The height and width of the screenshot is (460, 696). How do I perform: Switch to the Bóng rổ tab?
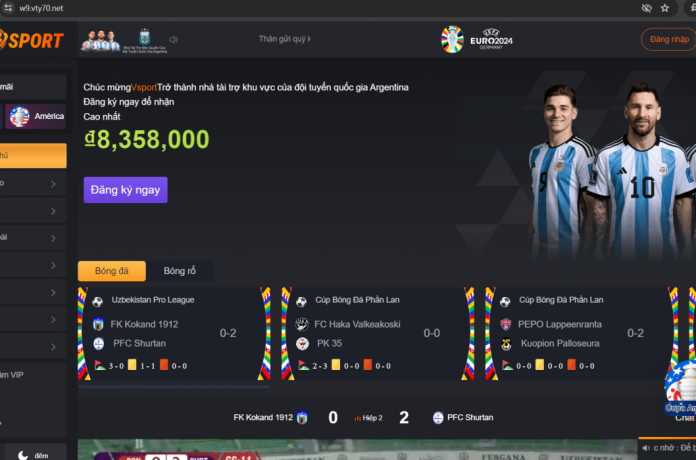pos(180,271)
